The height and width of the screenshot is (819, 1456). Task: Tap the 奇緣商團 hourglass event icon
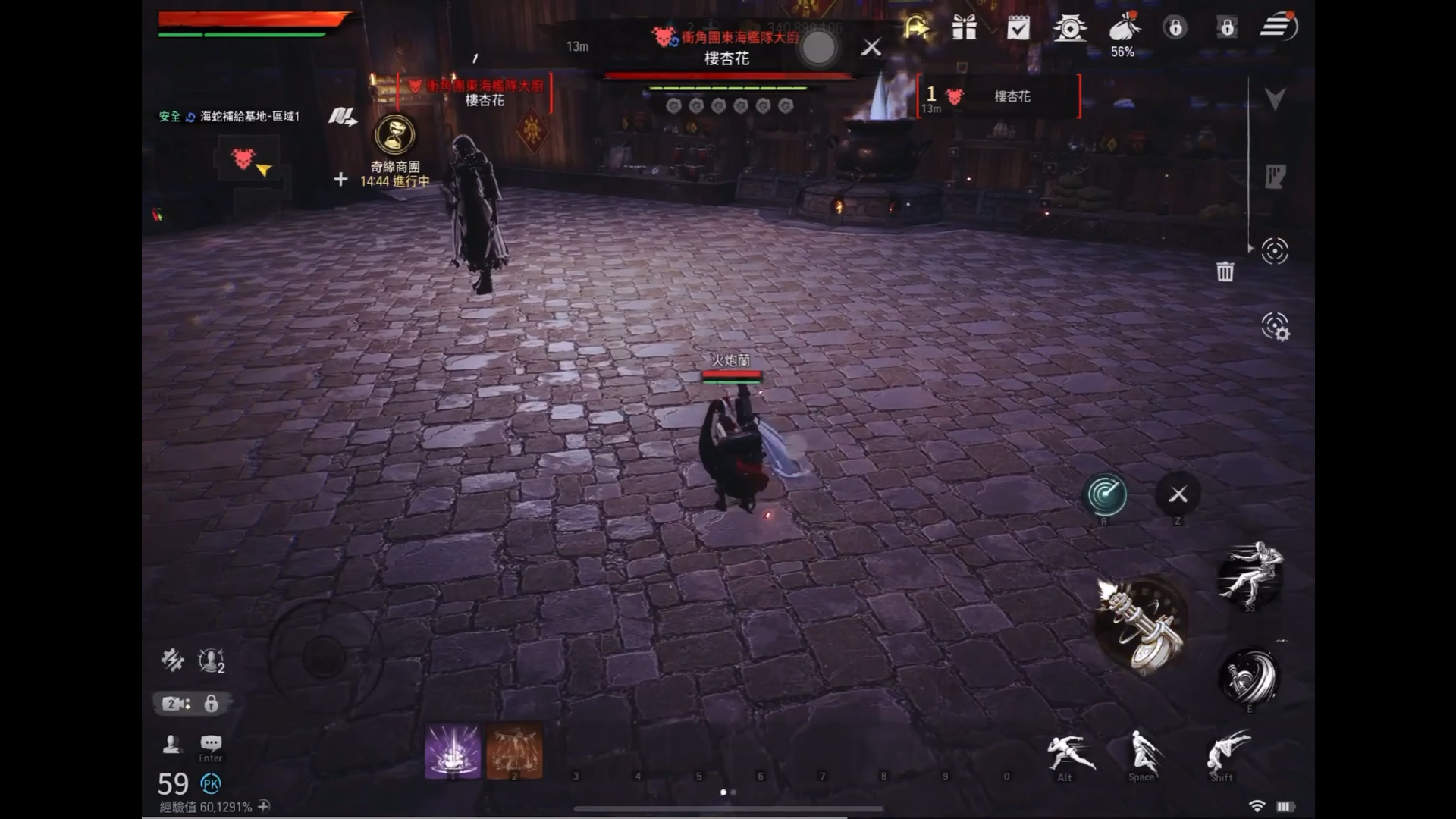[x=393, y=135]
